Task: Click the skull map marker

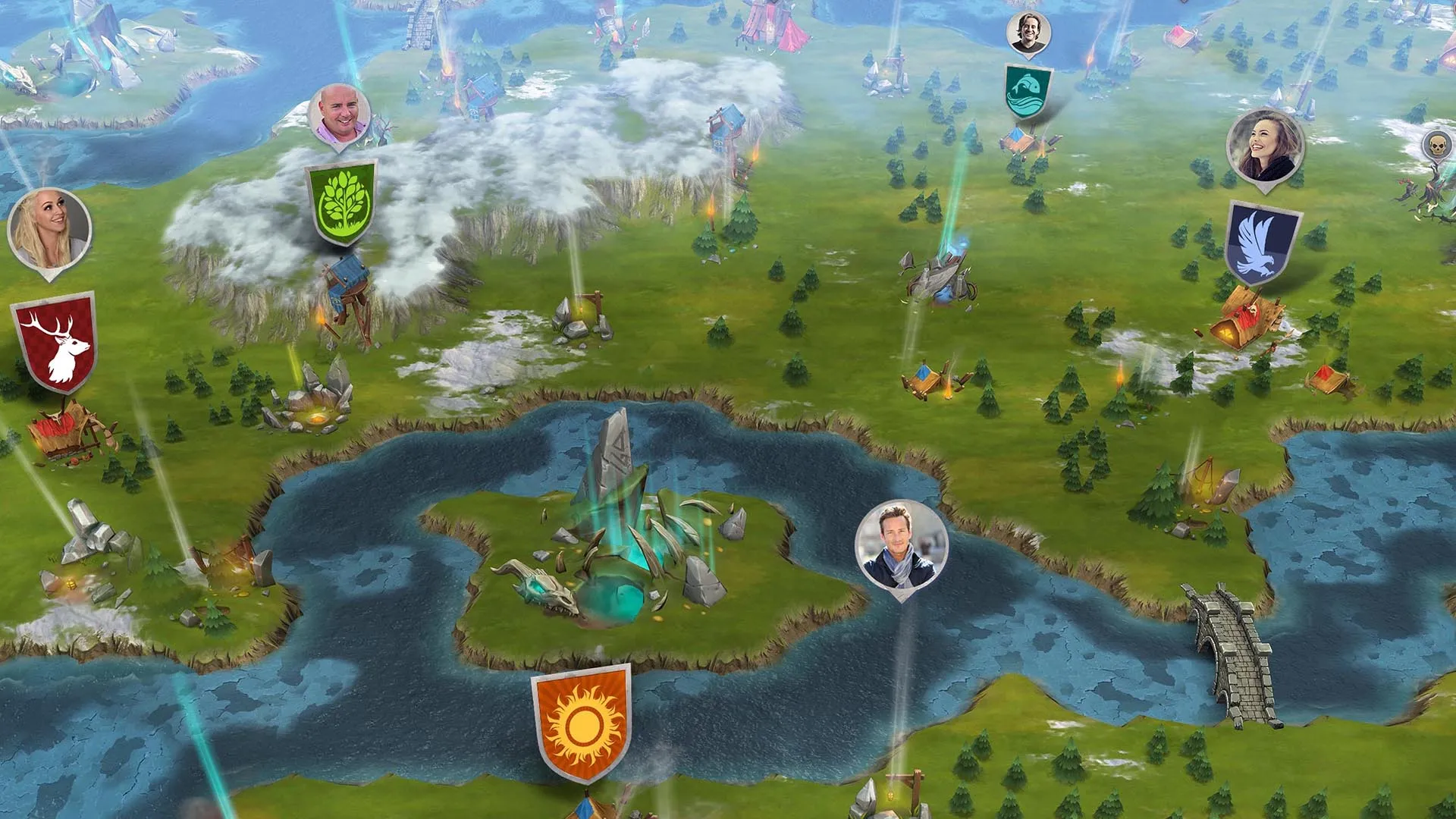Action: click(1436, 143)
